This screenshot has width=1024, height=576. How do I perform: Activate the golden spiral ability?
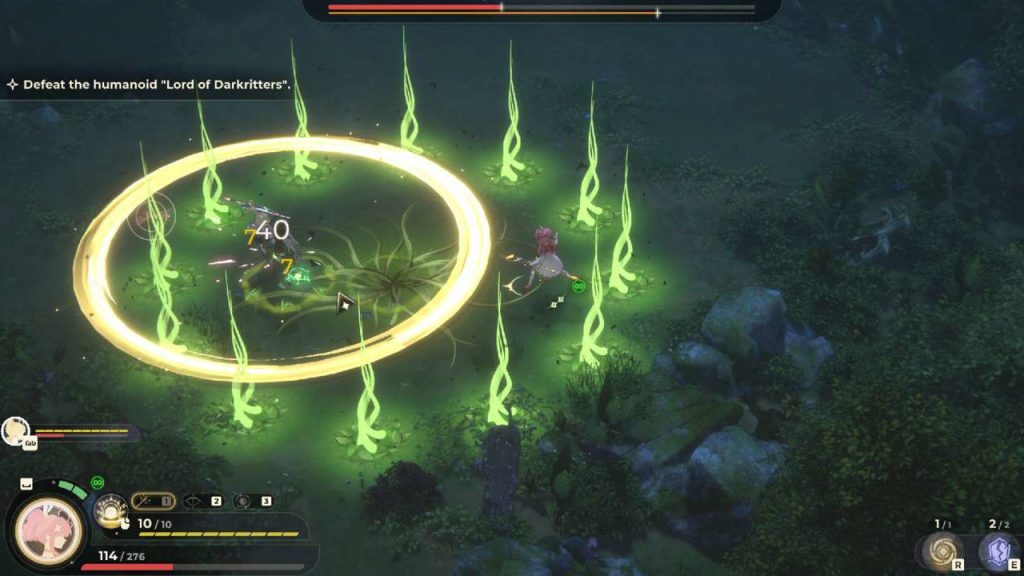coord(941,551)
